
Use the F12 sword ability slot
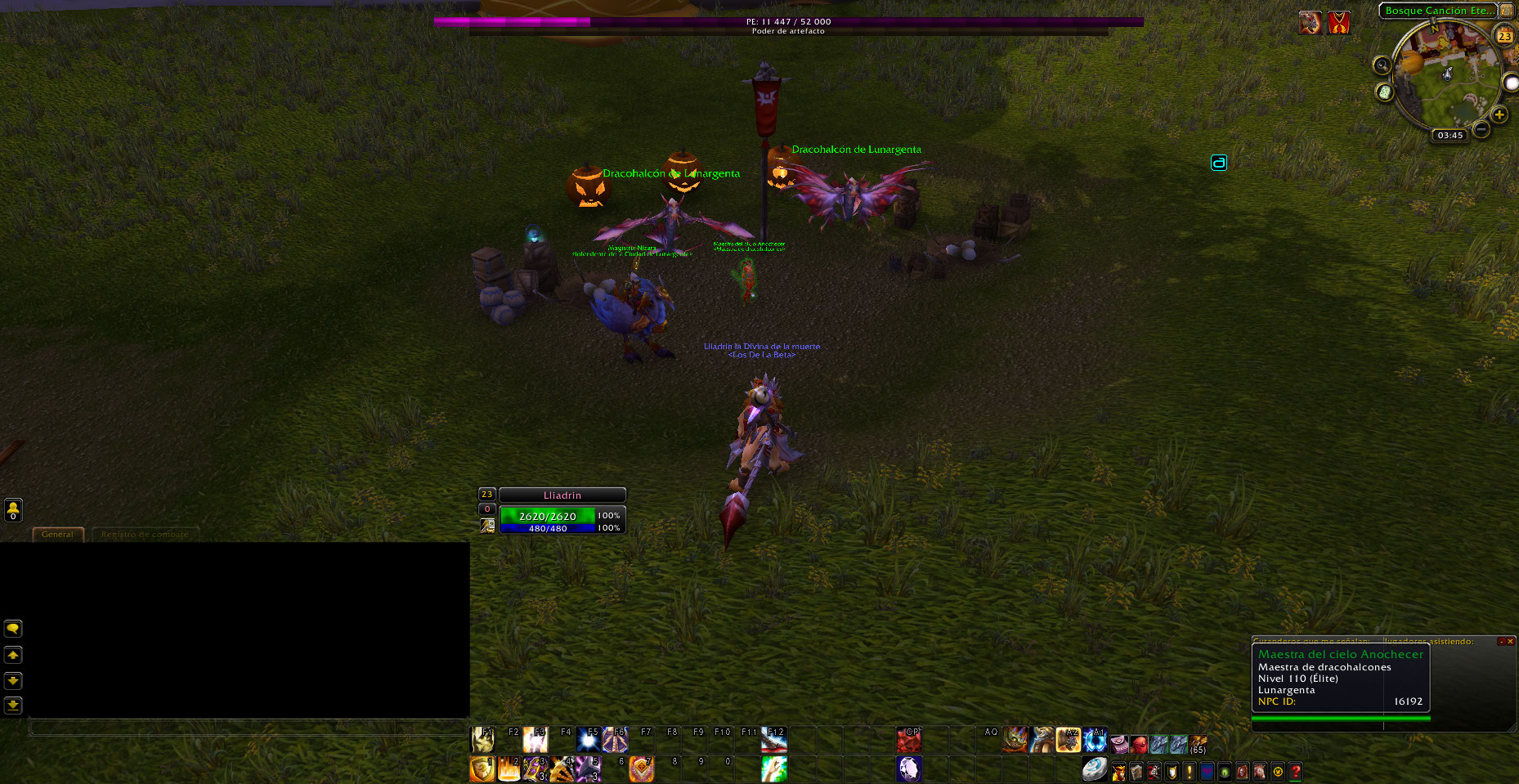click(x=773, y=740)
